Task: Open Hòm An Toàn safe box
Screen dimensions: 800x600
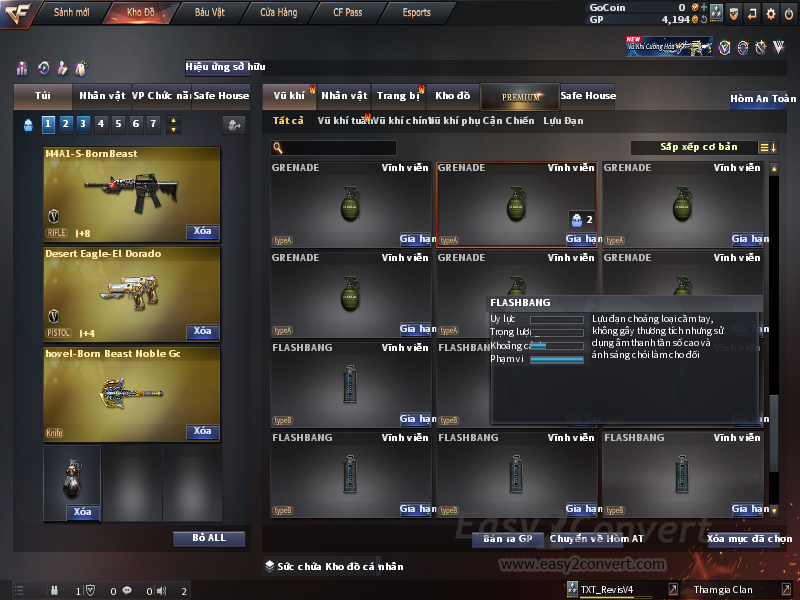Action: 763,99
